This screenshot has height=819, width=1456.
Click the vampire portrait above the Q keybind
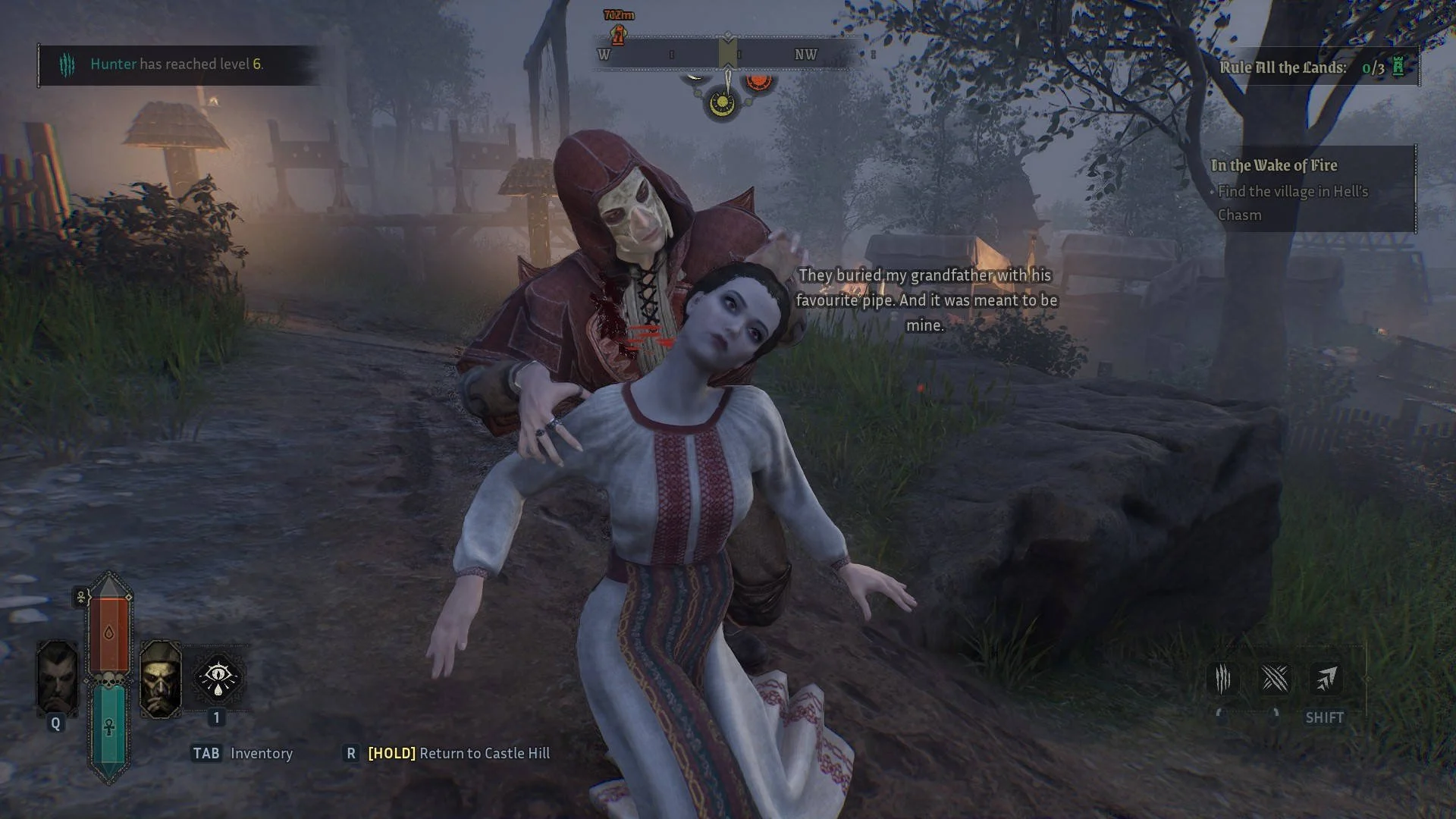click(x=57, y=677)
